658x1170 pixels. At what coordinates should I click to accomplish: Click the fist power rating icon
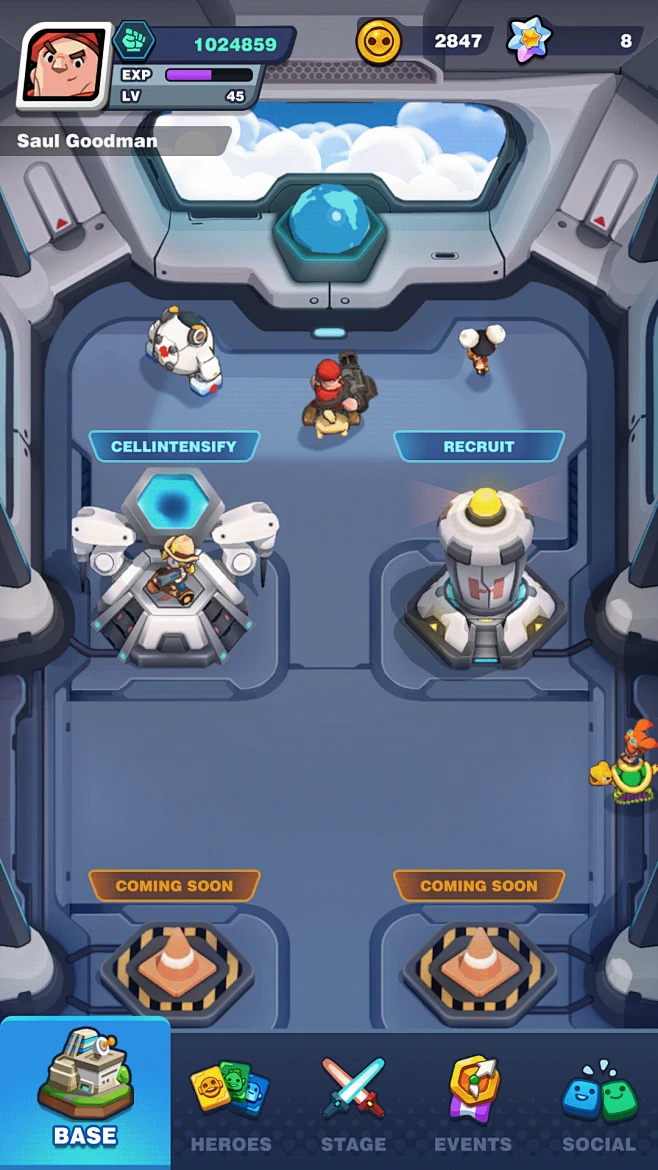pyautogui.click(x=132, y=43)
